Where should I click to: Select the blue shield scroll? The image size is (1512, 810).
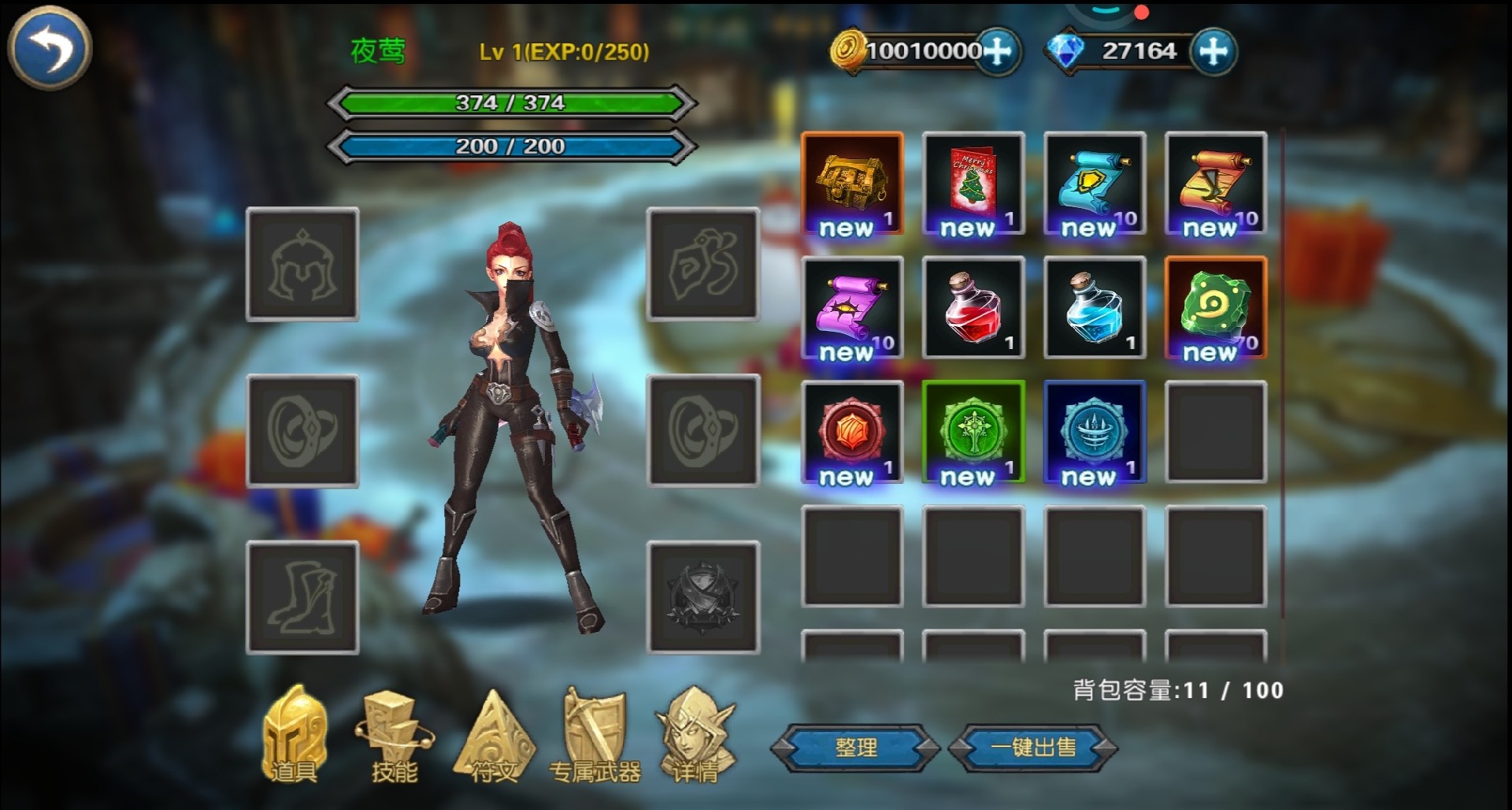pyautogui.click(x=1095, y=184)
